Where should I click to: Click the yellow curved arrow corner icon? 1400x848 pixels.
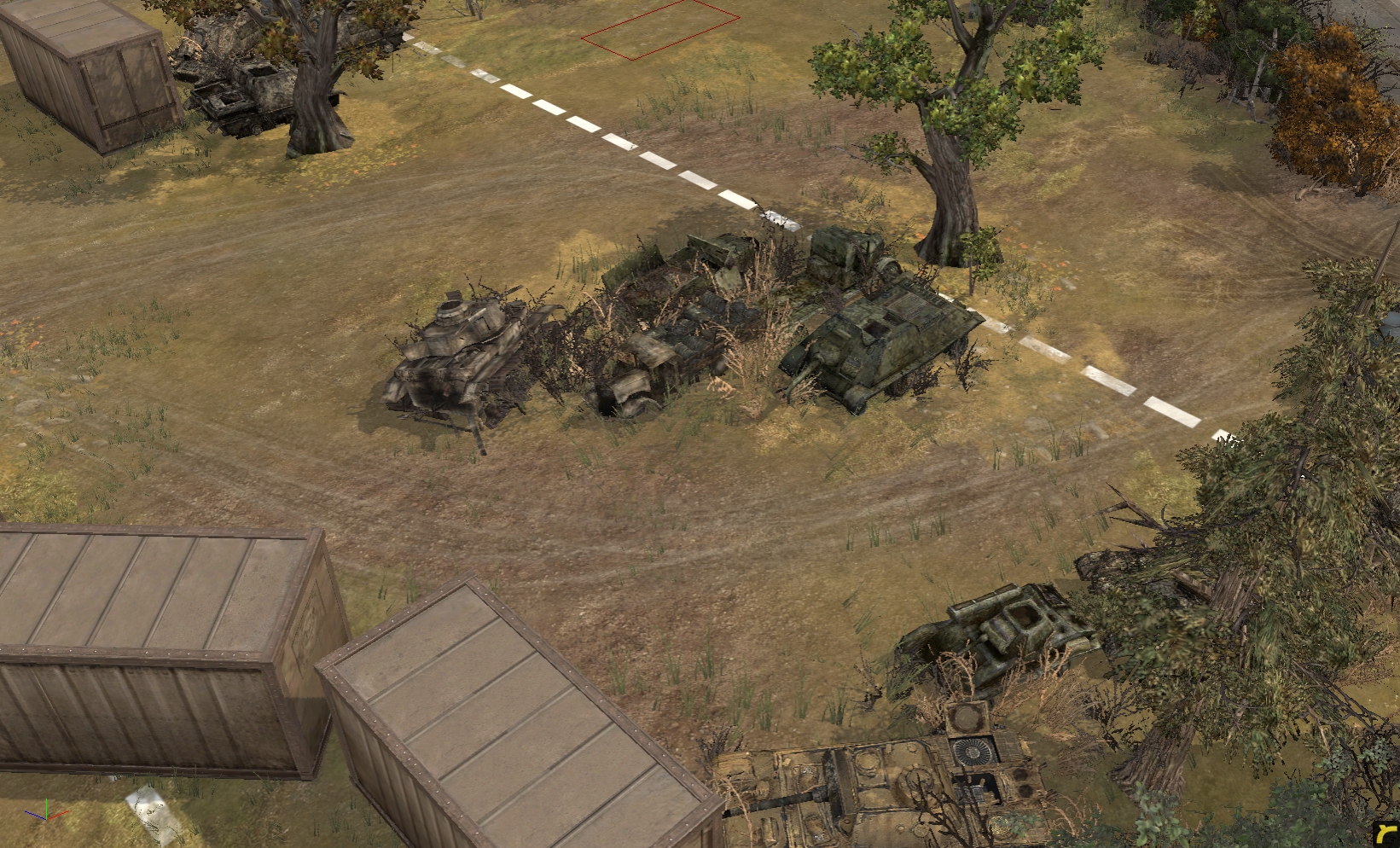[1385, 834]
